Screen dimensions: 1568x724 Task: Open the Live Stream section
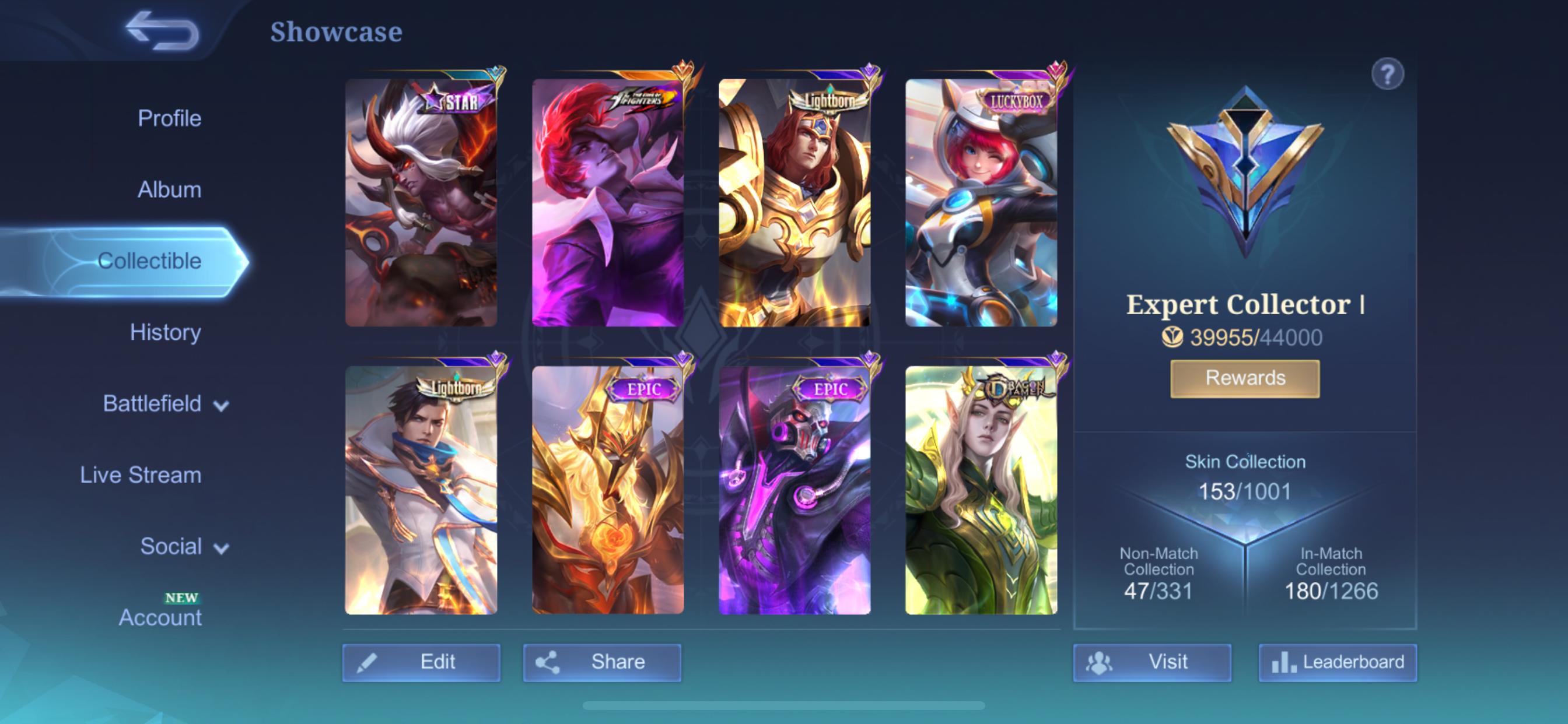coord(140,475)
